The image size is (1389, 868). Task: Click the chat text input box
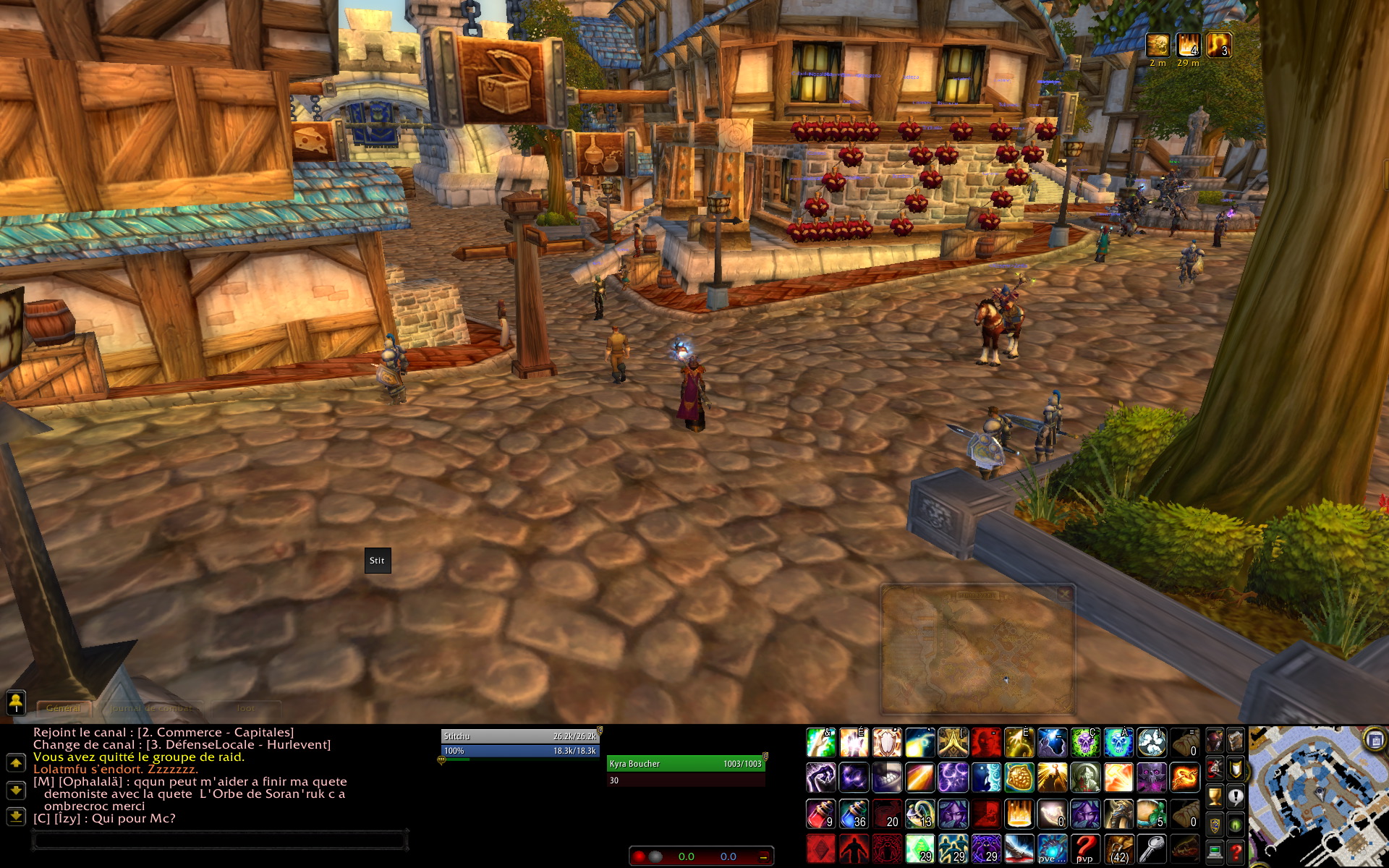(220, 841)
